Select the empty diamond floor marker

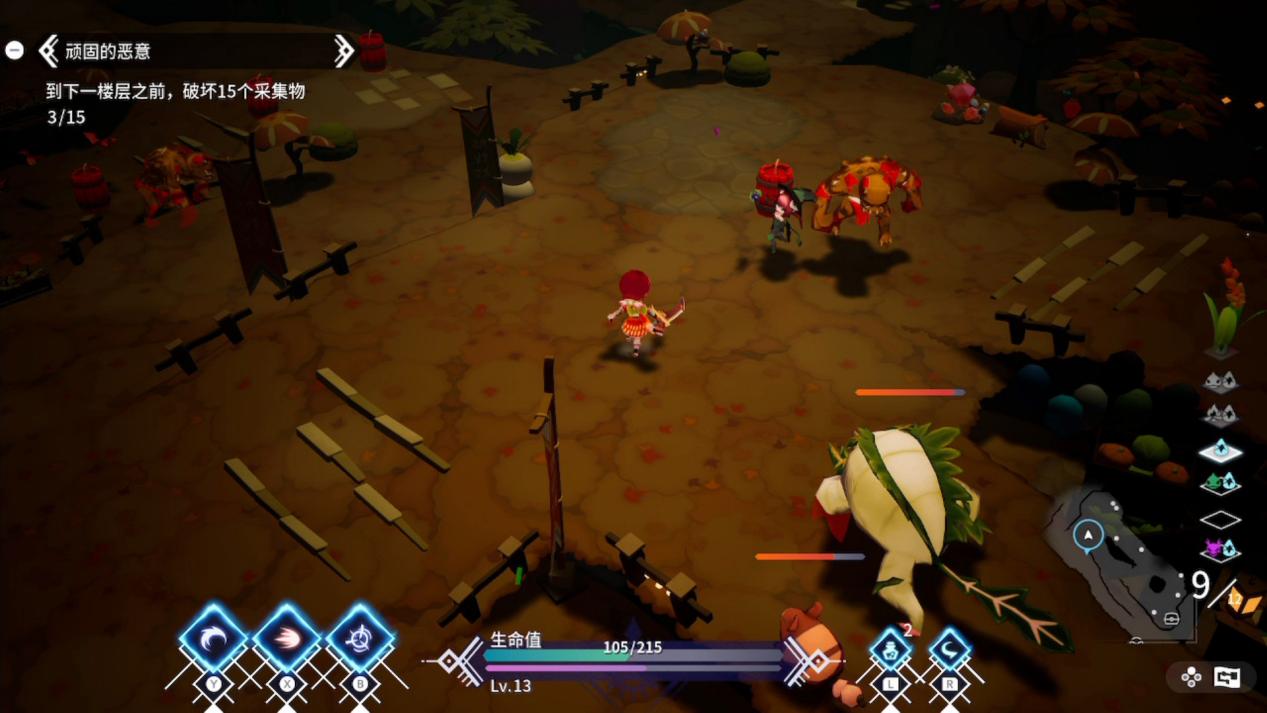click(x=1220, y=519)
